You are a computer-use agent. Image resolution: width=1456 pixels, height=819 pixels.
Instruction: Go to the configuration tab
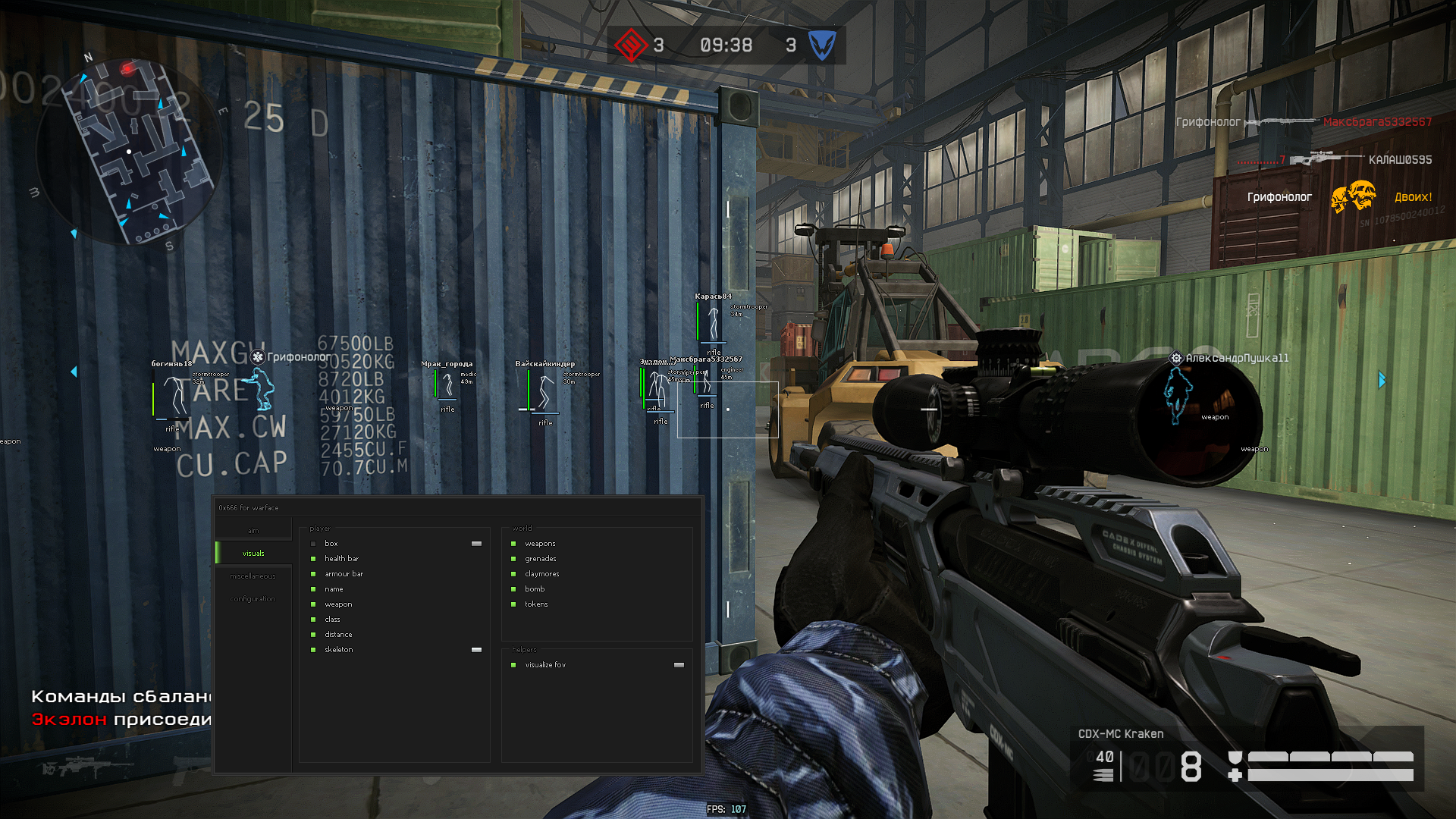(253, 599)
